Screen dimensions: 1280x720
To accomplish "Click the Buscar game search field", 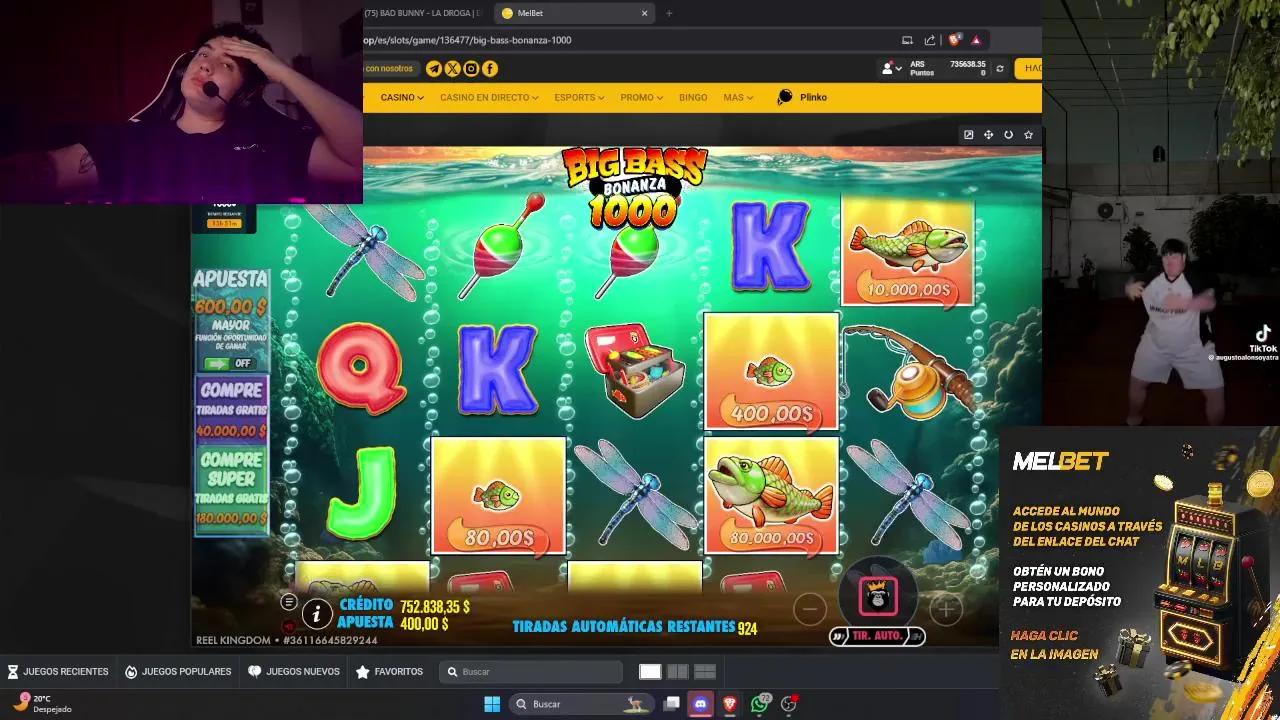I will [530, 671].
